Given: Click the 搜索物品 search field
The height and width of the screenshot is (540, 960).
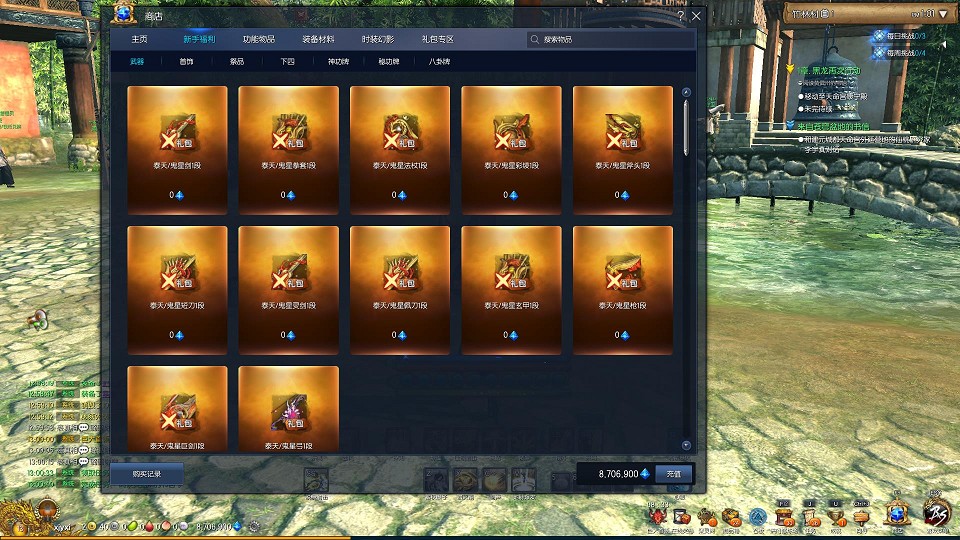Looking at the screenshot, I should [x=610, y=40].
